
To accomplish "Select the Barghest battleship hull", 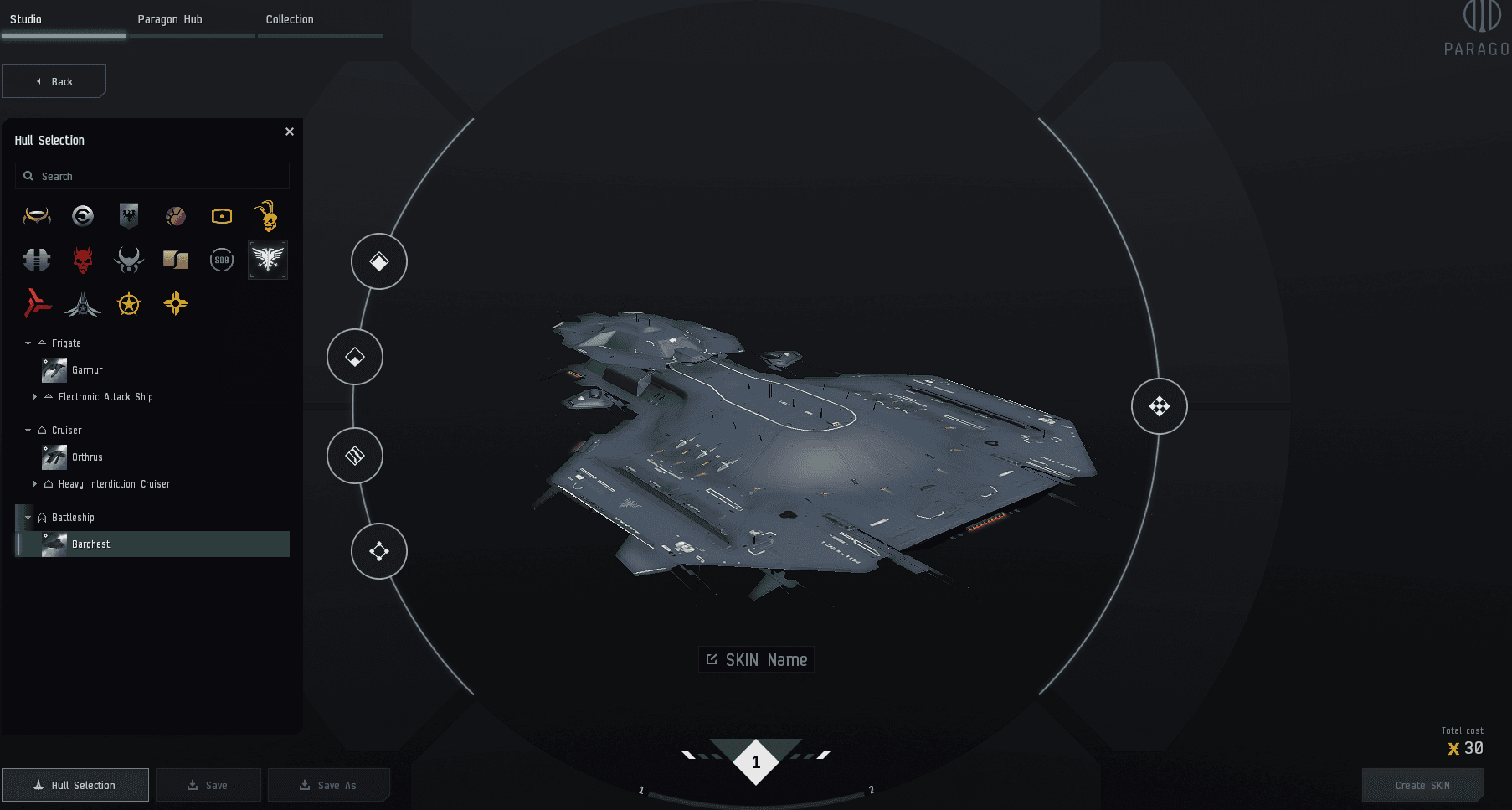I will point(90,544).
